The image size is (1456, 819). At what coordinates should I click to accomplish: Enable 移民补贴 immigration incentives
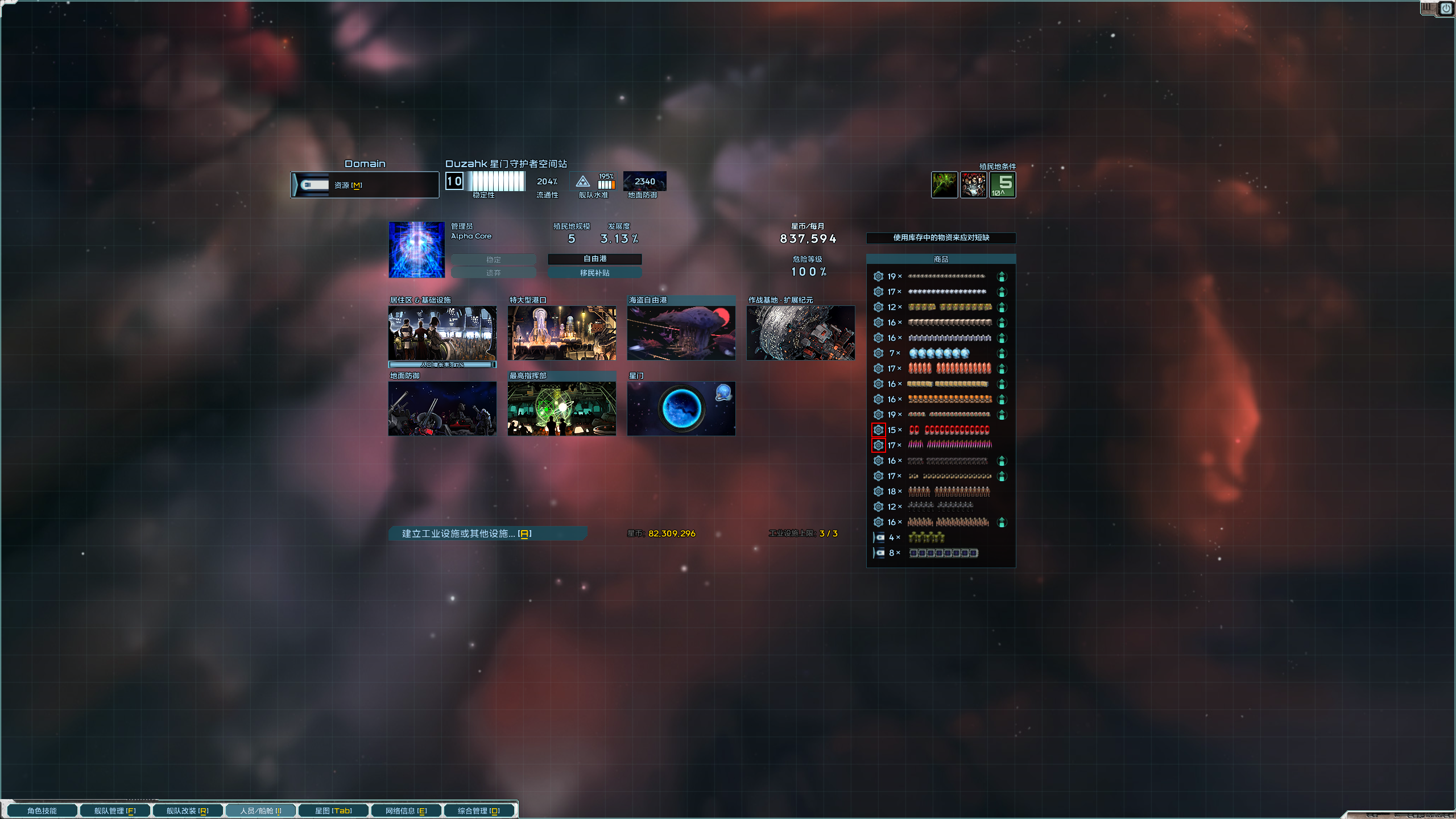coord(595,272)
